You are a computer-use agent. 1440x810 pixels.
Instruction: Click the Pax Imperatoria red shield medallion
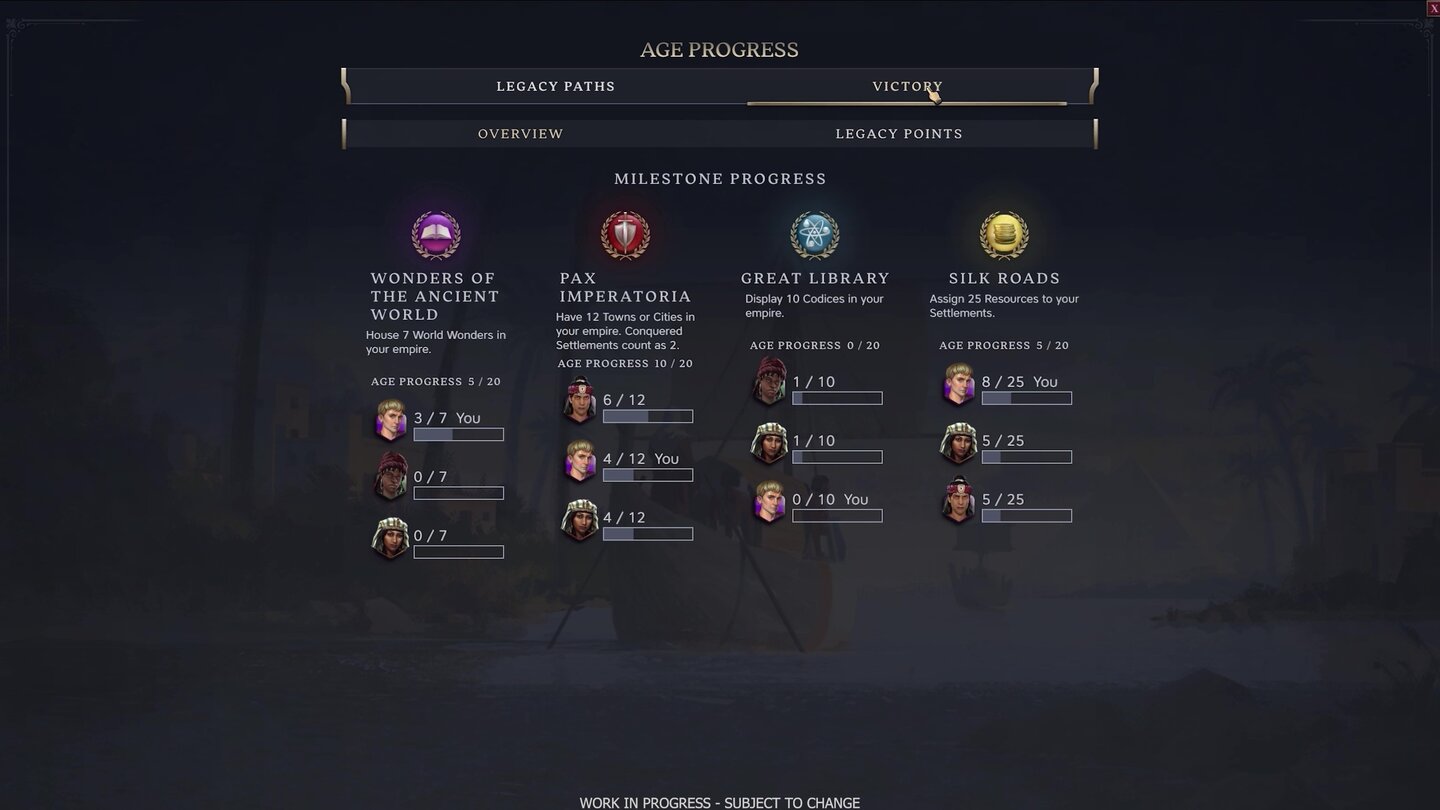[x=625, y=234]
